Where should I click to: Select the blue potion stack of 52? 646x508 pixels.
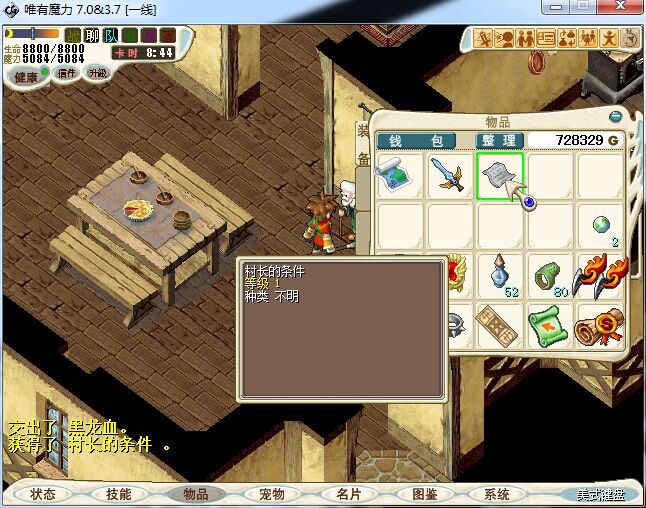(499, 274)
